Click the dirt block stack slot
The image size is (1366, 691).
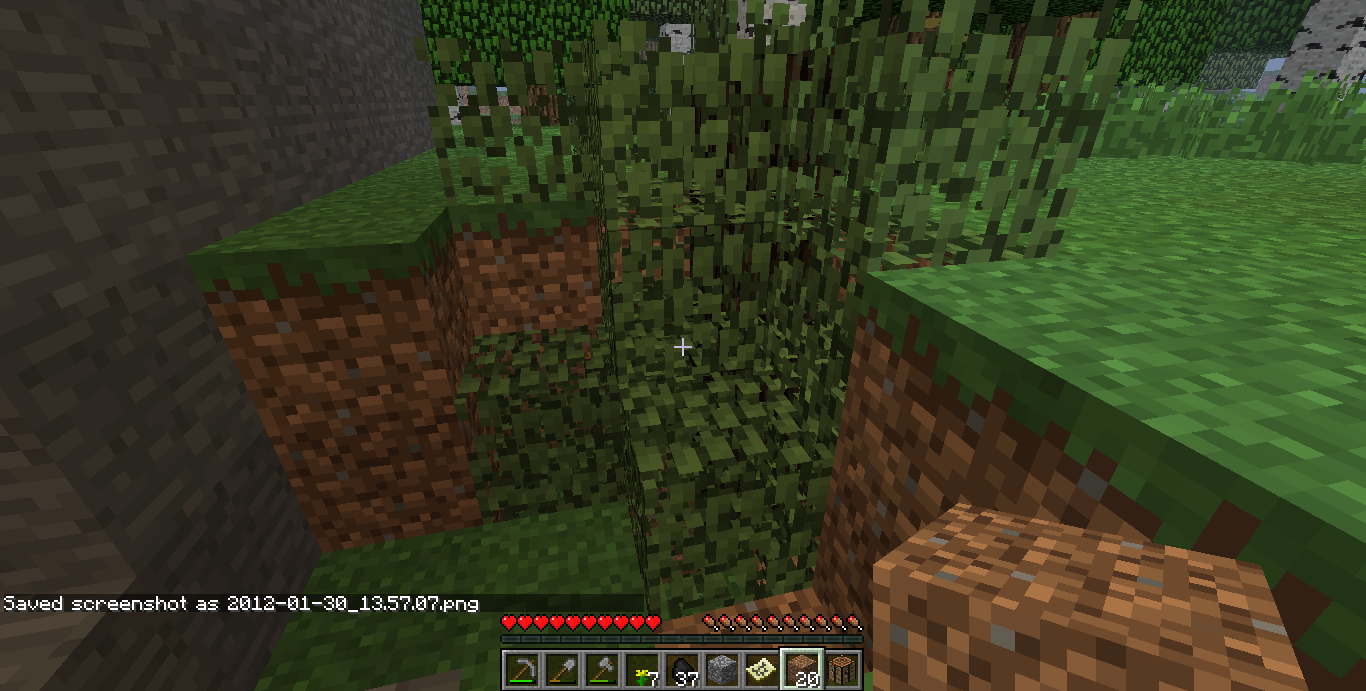click(x=801, y=669)
